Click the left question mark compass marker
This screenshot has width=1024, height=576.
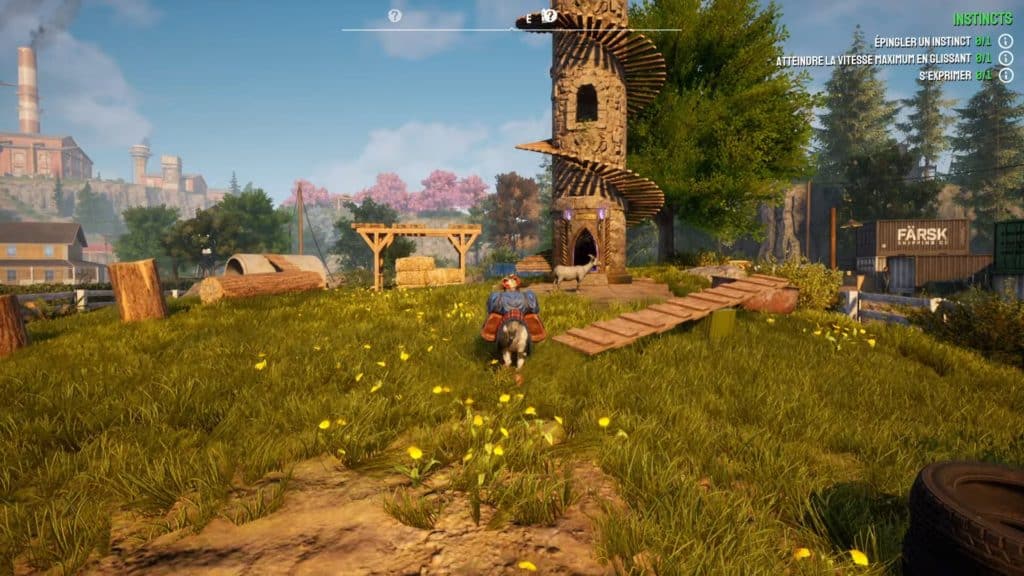click(395, 16)
